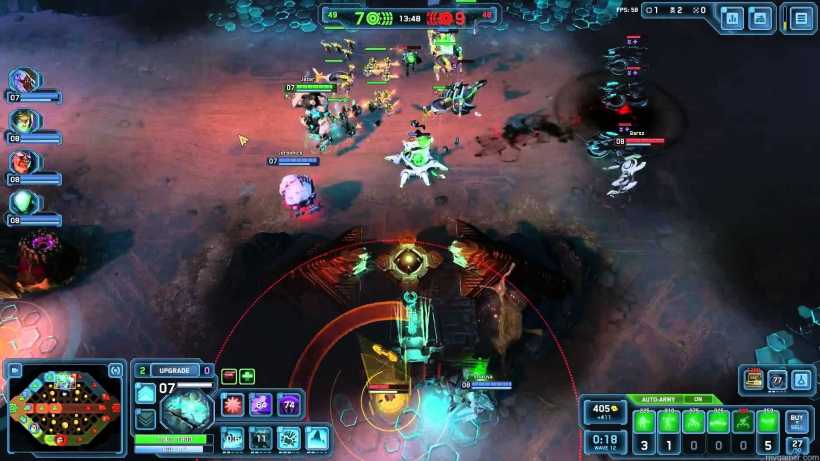Open the main menu list button
This screenshot has height=461, width=820.
tap(800, 18)
